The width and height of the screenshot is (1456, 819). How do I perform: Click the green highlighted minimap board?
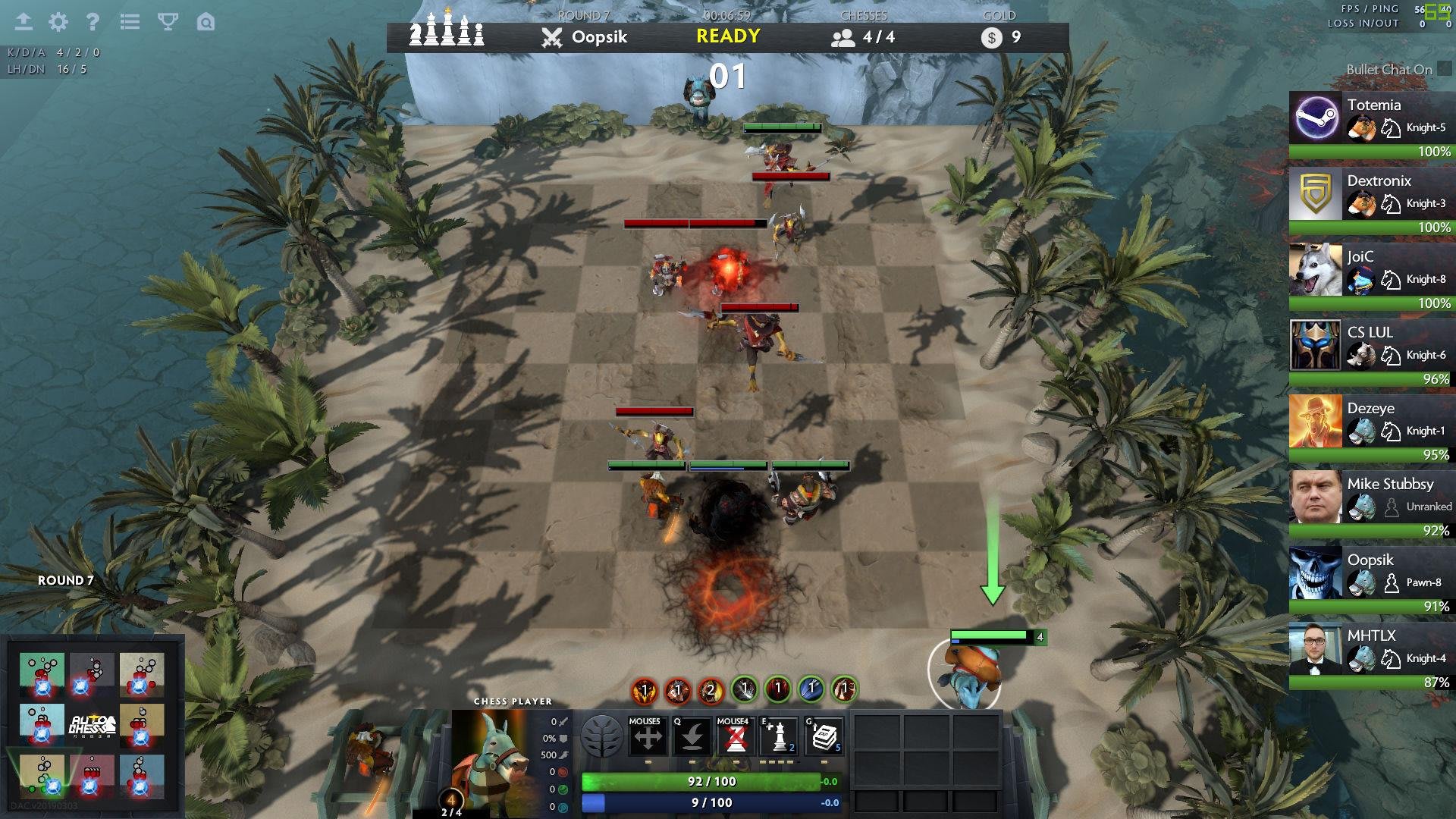42,777
